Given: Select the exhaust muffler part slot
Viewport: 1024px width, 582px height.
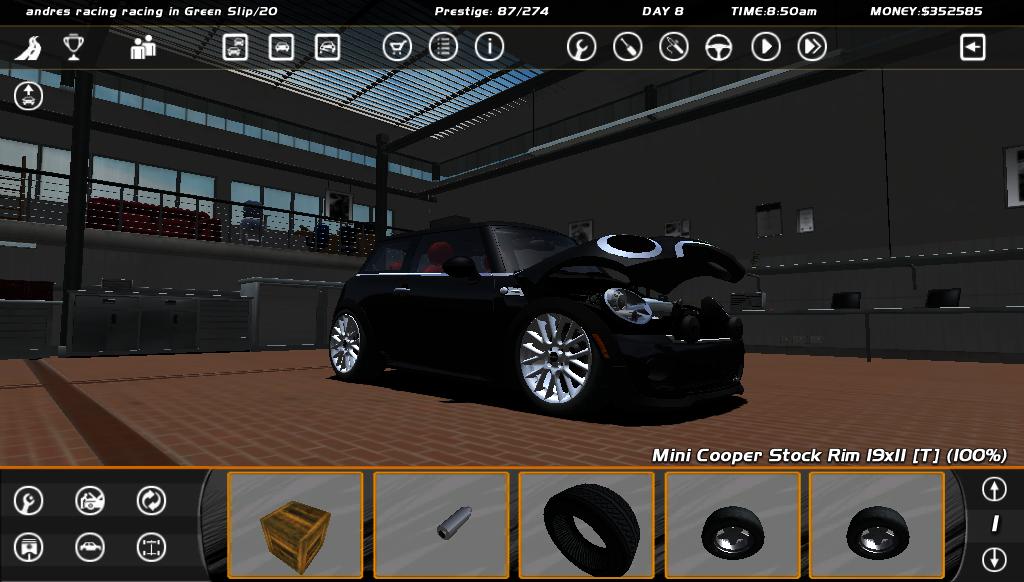Looking at the screenshot, I should pos(441,525).
